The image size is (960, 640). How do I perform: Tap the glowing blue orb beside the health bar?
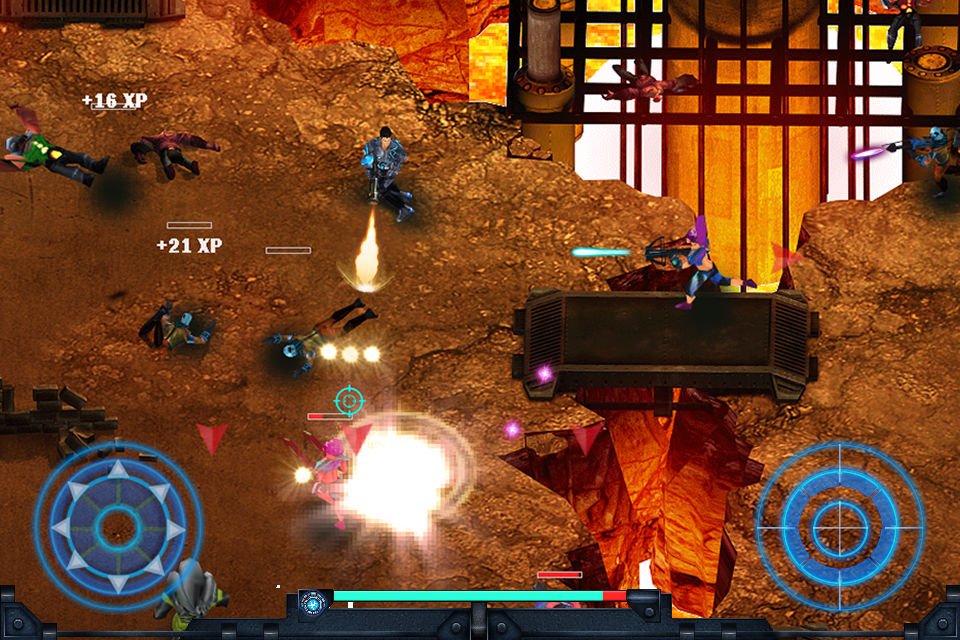click(x=313, y=603)
